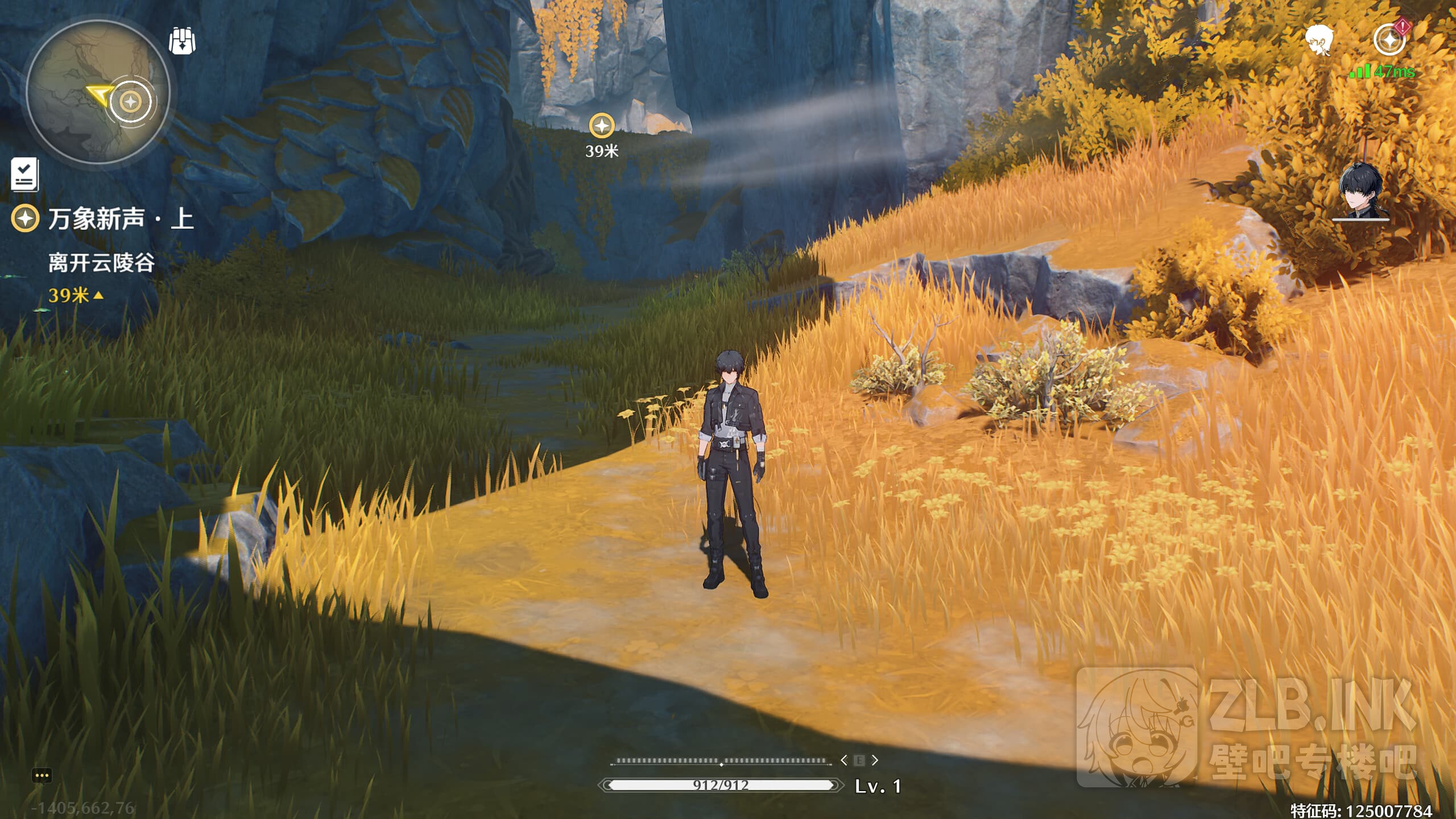Open the quest log checklist icon
The width and height of the screenshot is (1456, 819).
click(25, 174)
